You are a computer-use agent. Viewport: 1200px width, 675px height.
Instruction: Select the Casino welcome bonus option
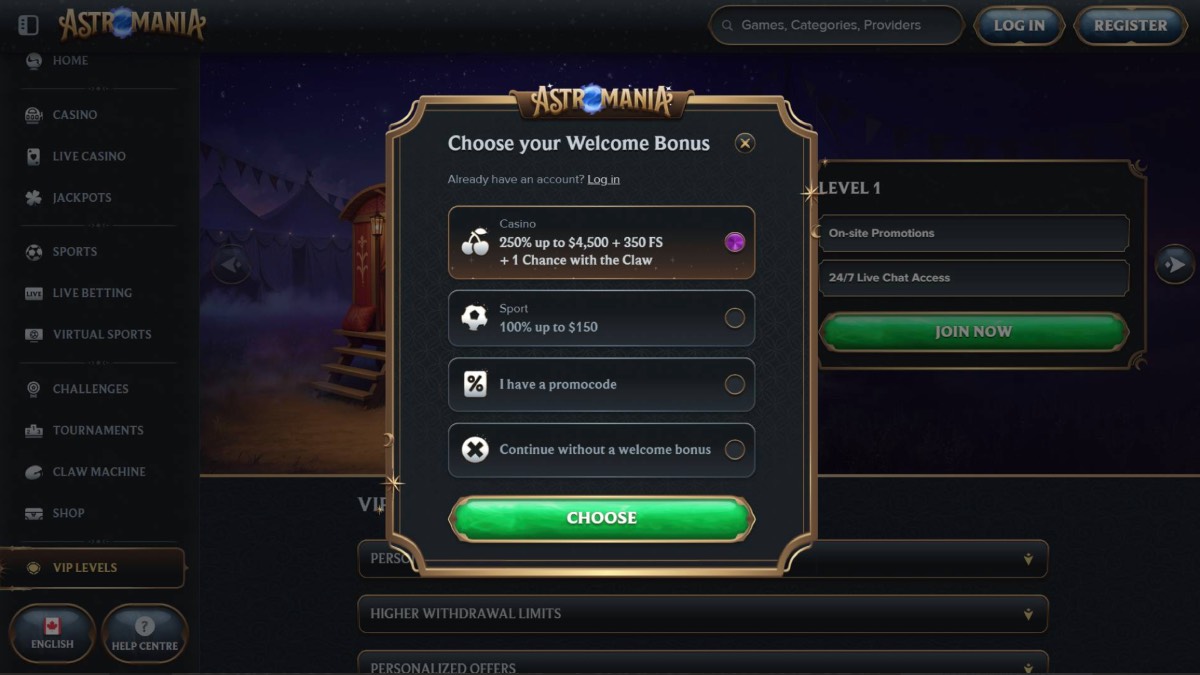click(x=601, y=242)
